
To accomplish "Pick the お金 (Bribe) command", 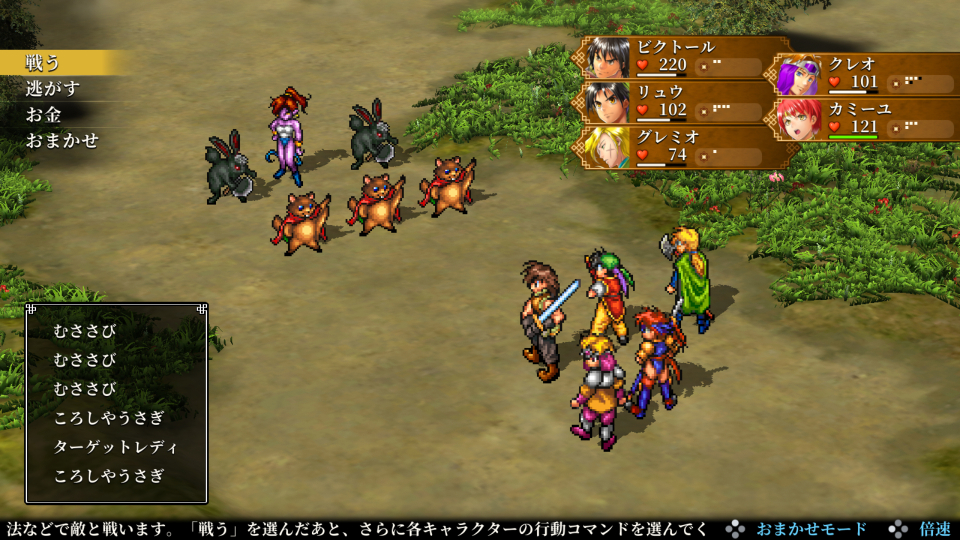I will click(44, 115).
